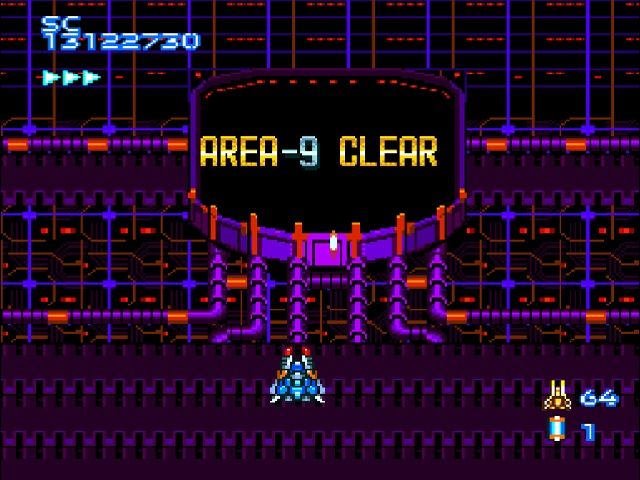The width and height of the screenshot is (640, 480).
Task: Click the speed level arrows indicator
Action: [71, 77]
